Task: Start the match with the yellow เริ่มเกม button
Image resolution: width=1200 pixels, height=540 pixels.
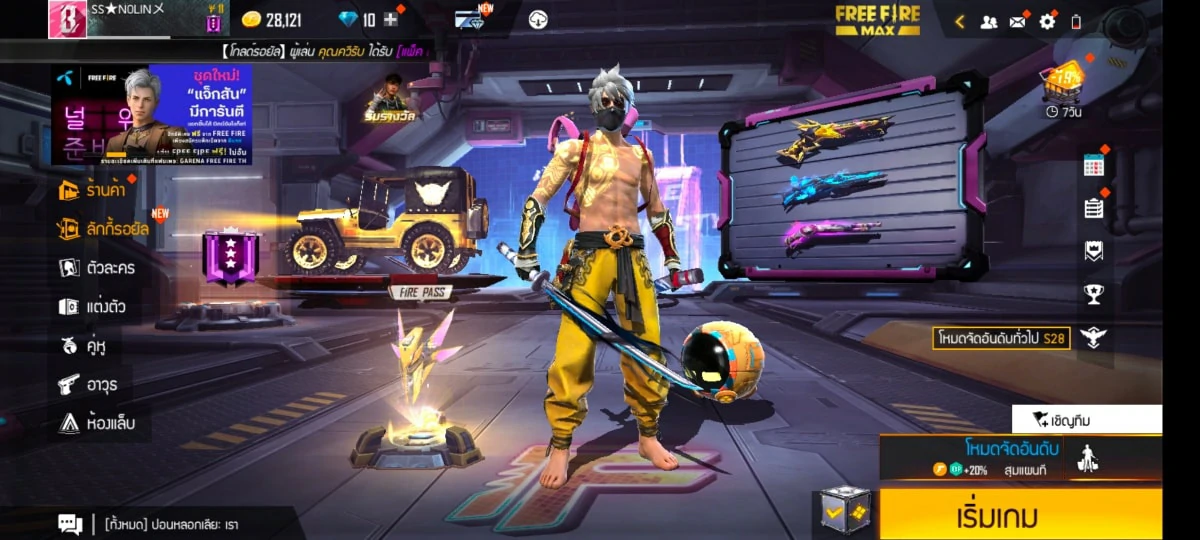Action: (1020, 515)
